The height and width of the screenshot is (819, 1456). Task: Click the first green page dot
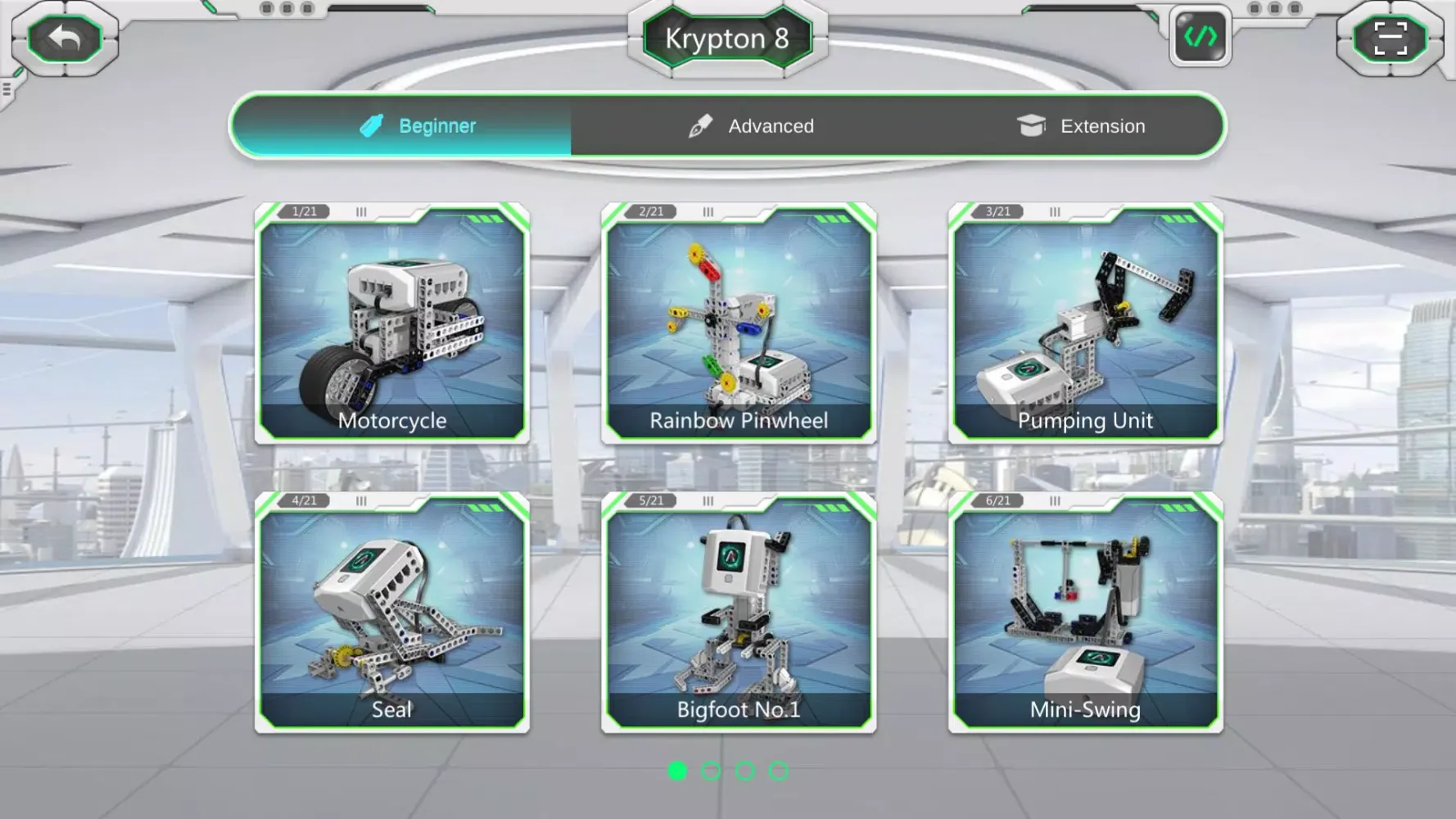click(678, 771)
